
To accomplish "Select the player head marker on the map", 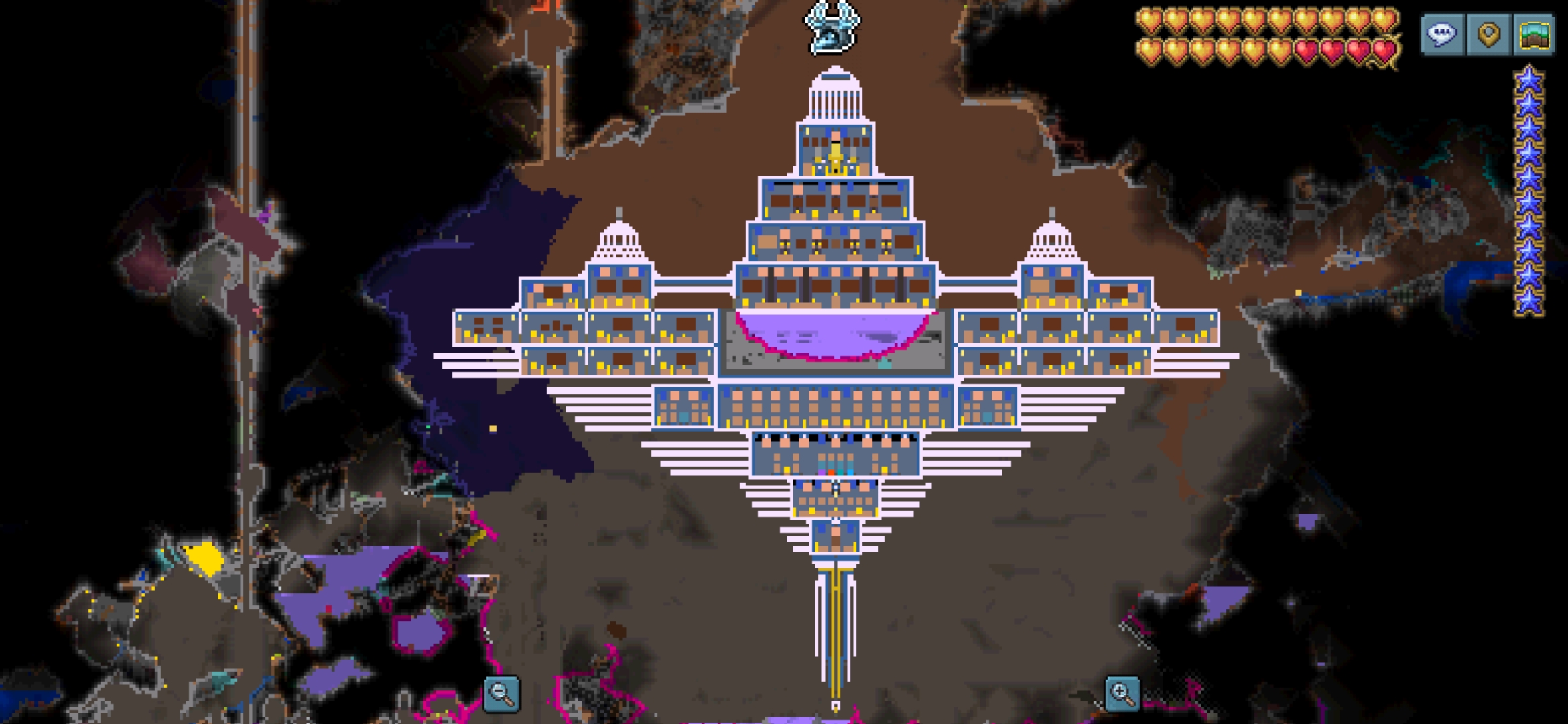I will (x=832, y=27).
